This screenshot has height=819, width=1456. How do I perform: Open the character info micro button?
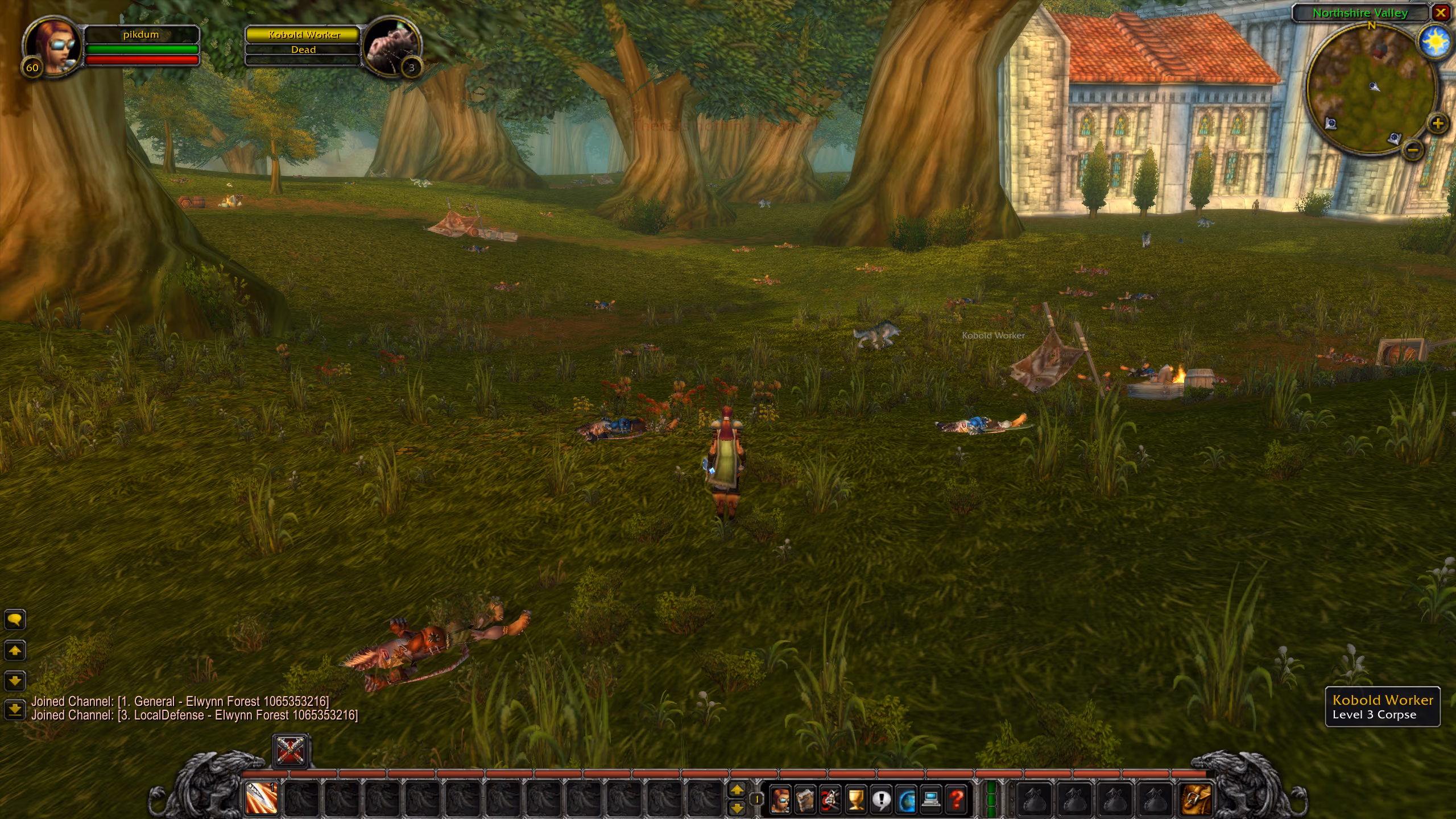780,799
